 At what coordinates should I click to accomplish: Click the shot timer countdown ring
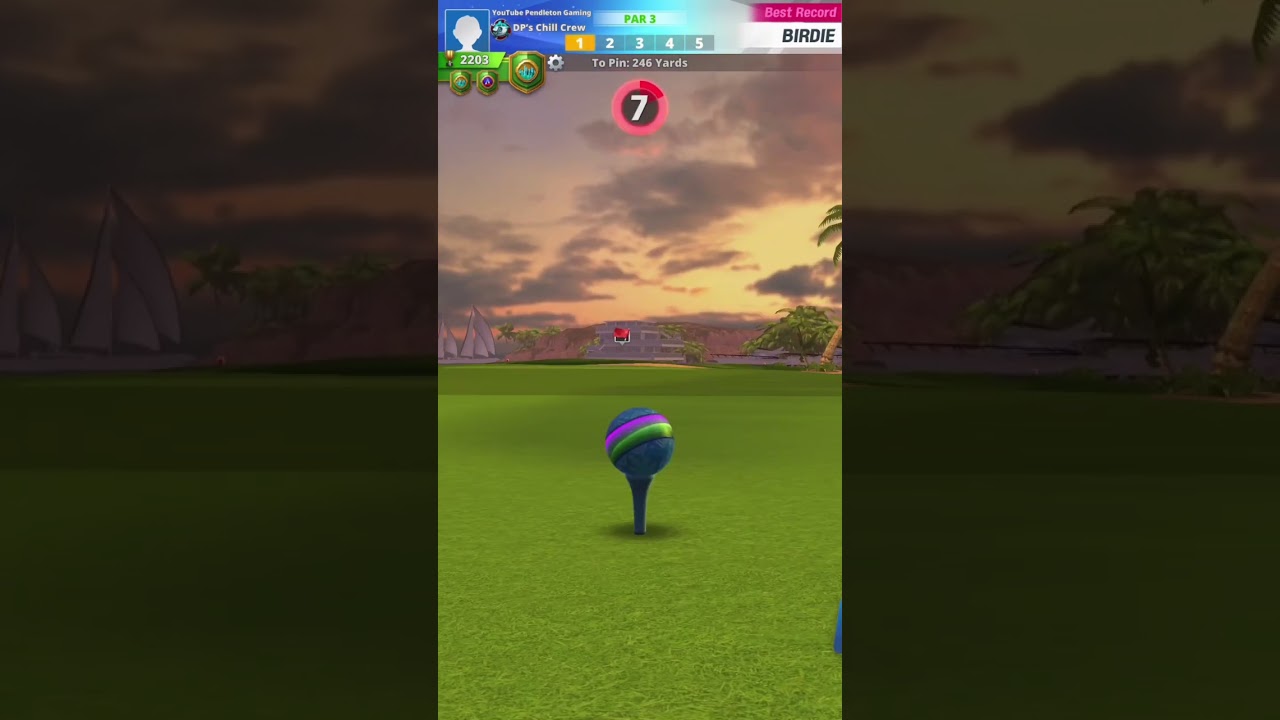pyautogui.click(x=640, y=108)
